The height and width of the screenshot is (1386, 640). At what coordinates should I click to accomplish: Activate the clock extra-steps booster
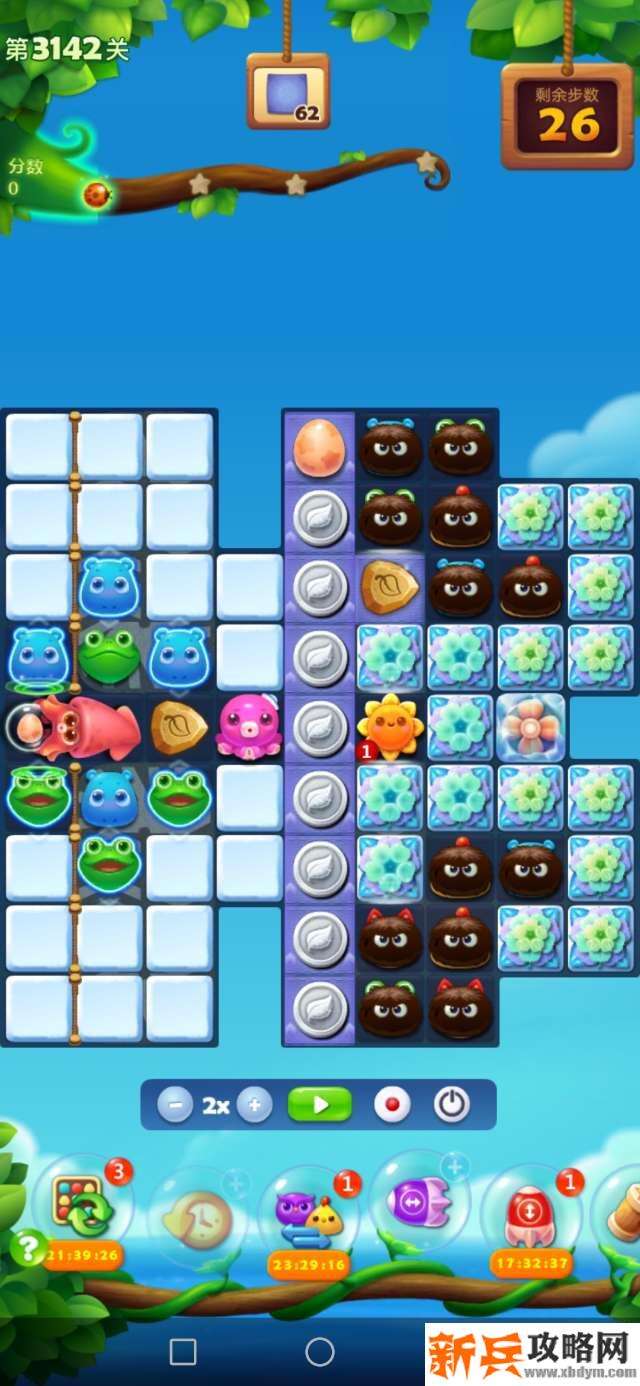tap(196, 1217)
